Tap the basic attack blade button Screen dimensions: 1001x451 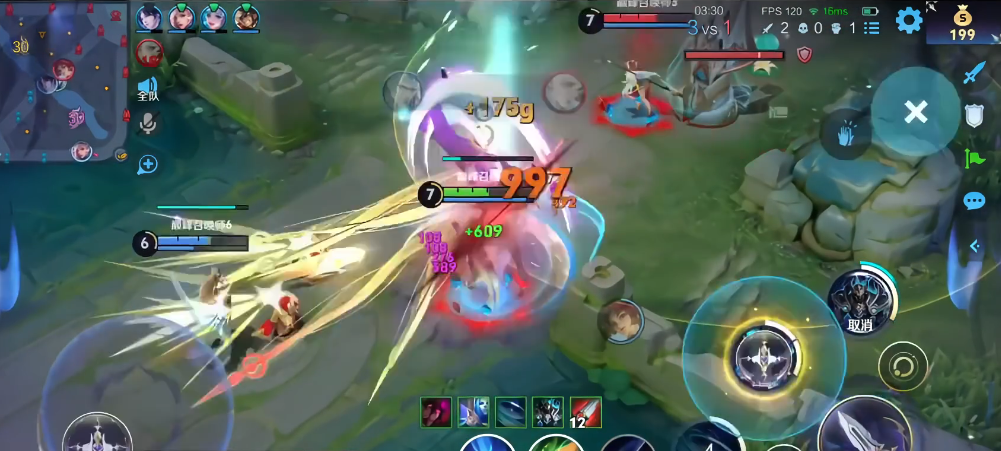(862, 425)
